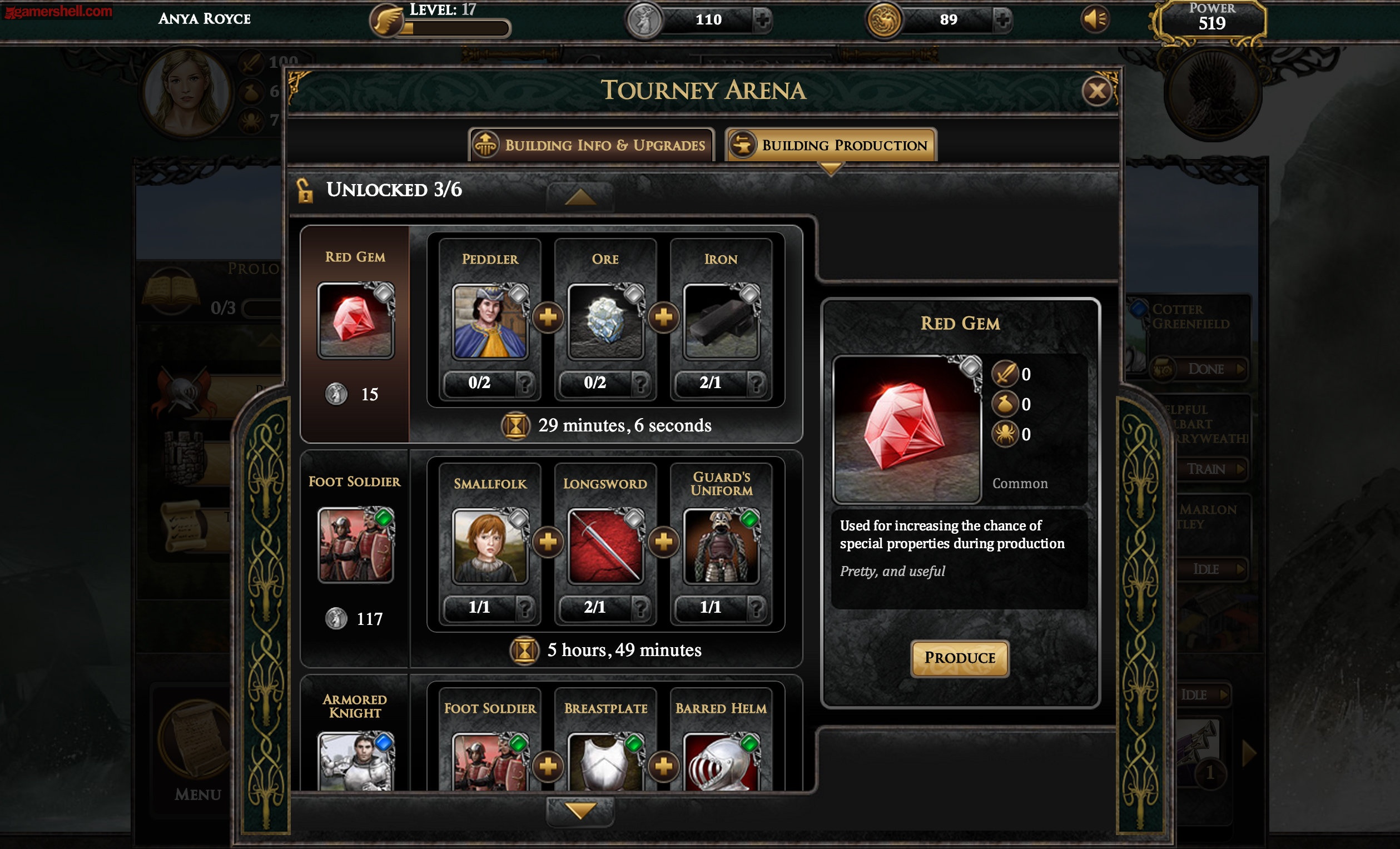Viewport: 1400px width, 849px height.
Task: Select the Longsword ingredient slot
Action: (605, 546)
